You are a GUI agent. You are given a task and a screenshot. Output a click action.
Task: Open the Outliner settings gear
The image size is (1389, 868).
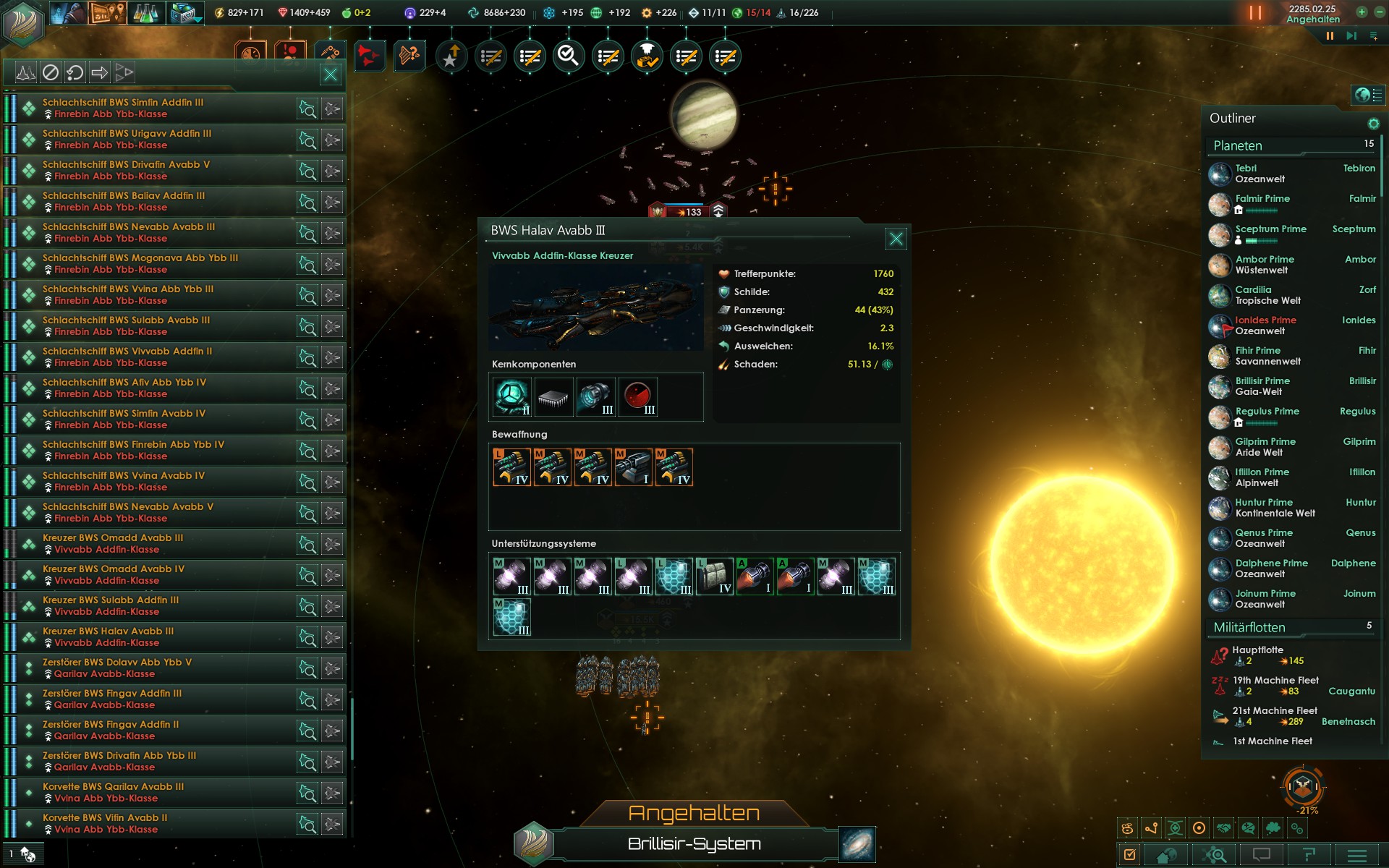1373,124
